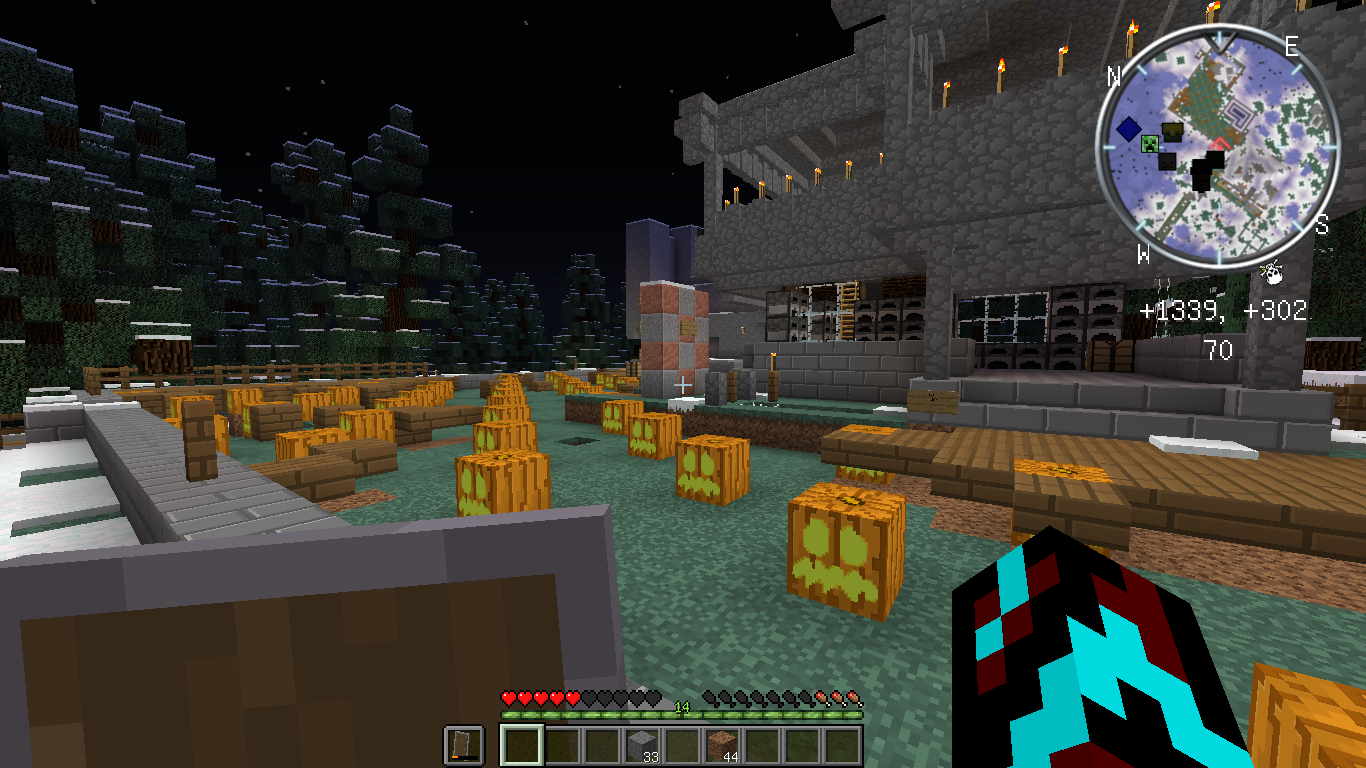Select the cobblestone stack hotbar slot
1366x768 pixels.
coord(642,746)
